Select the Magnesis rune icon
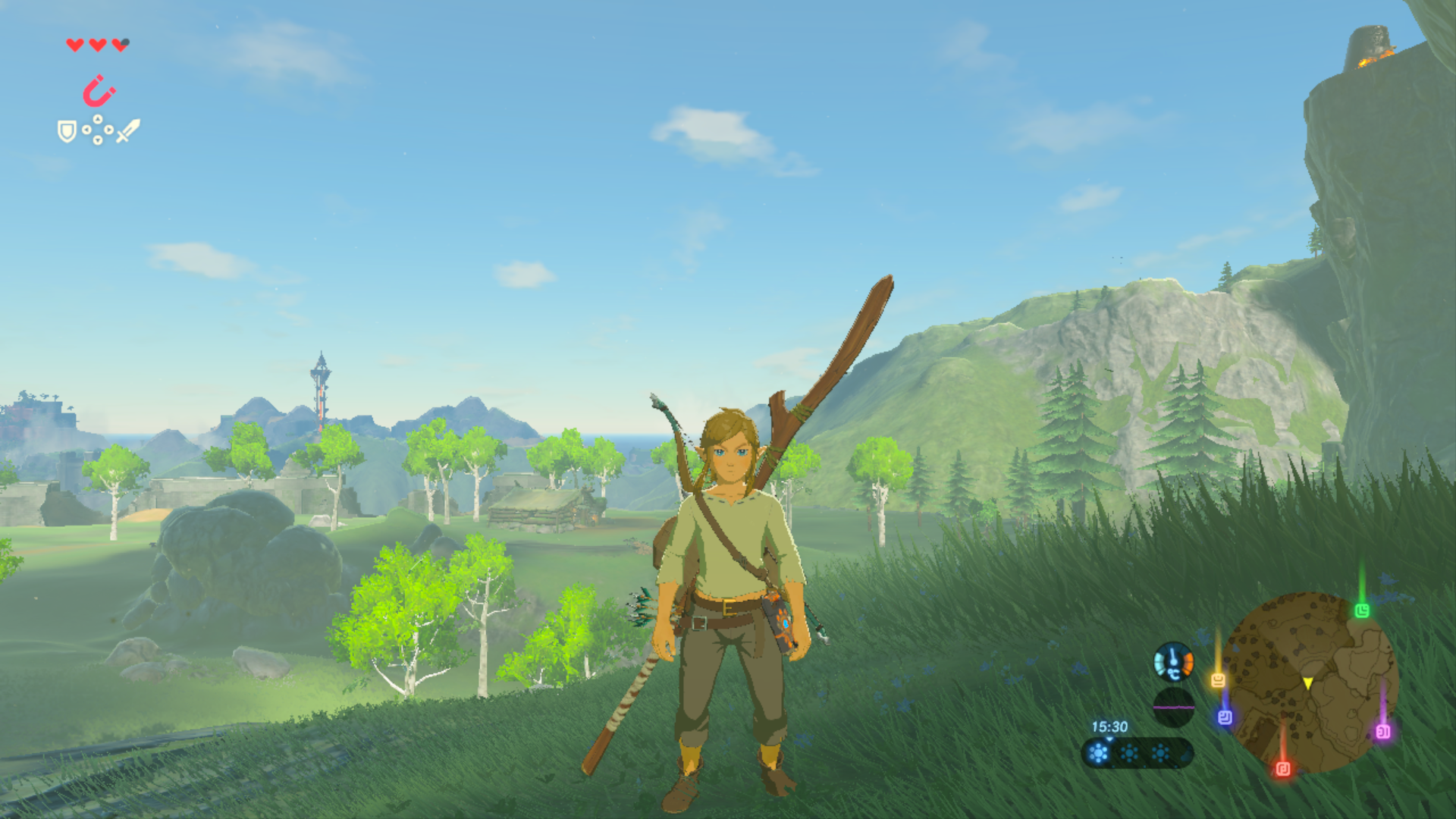 (97, 89)
